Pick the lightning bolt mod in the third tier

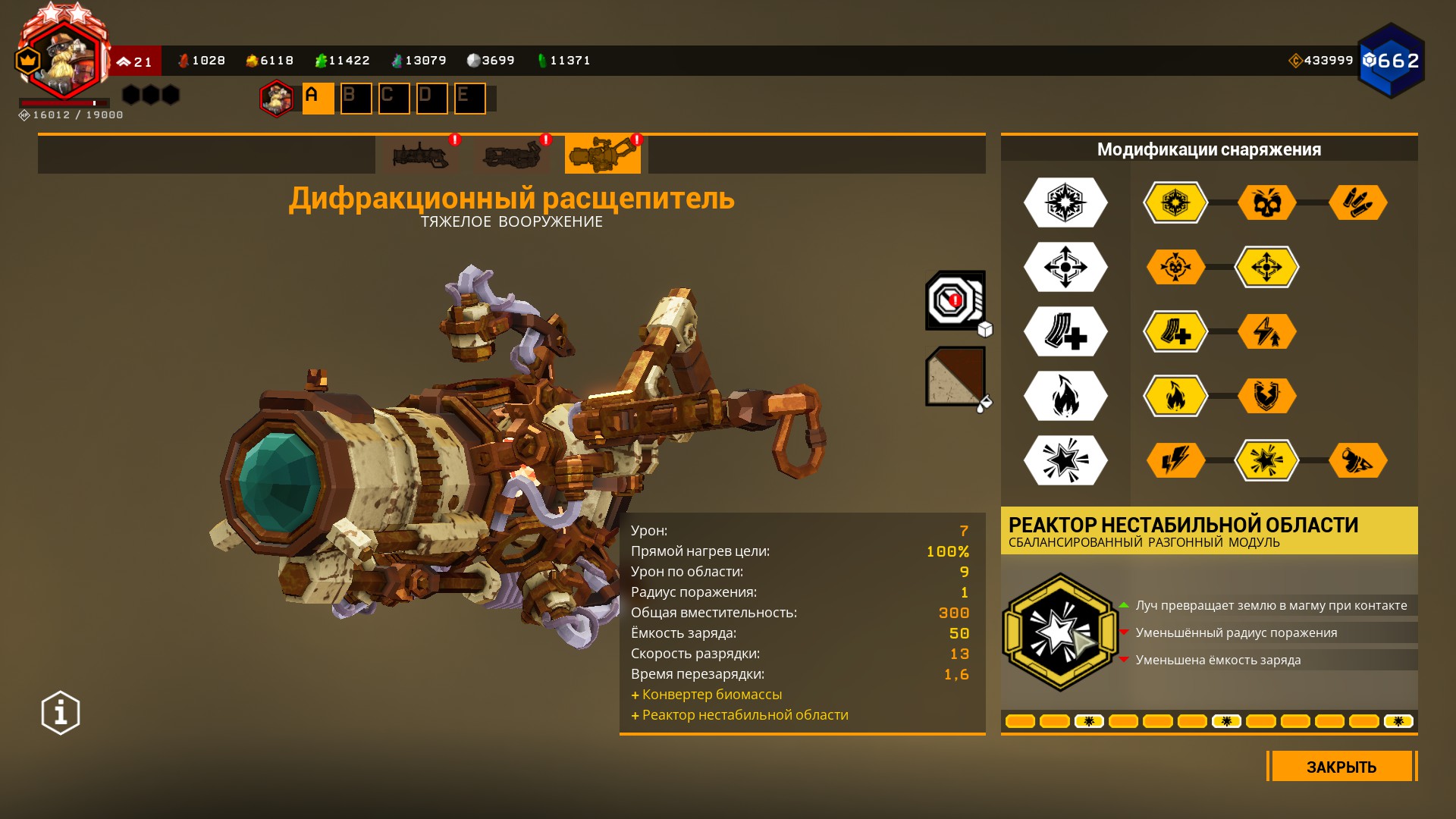[x=1266, y=331]
